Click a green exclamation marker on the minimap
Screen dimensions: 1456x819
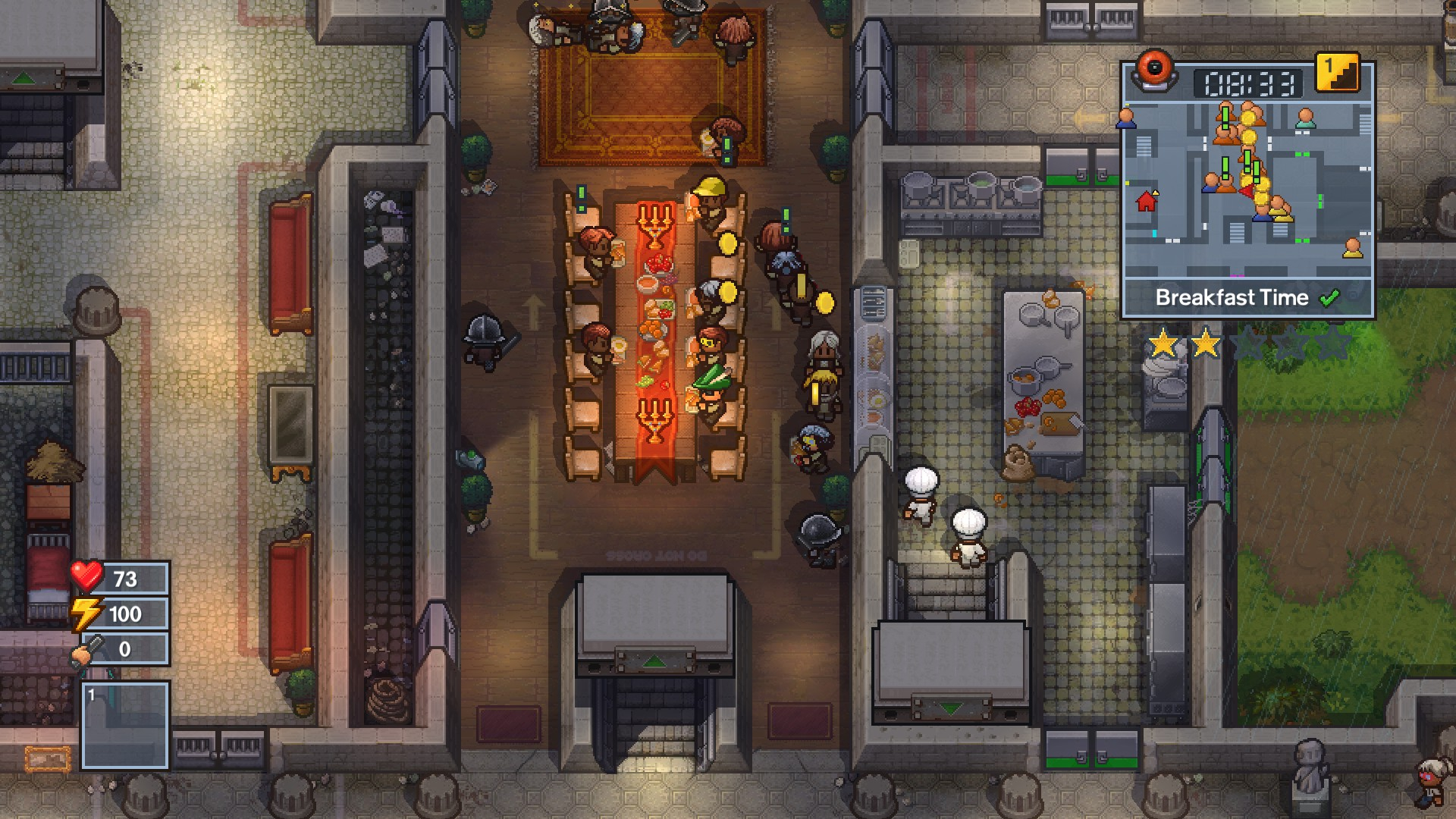click(x=1225, y=116)
